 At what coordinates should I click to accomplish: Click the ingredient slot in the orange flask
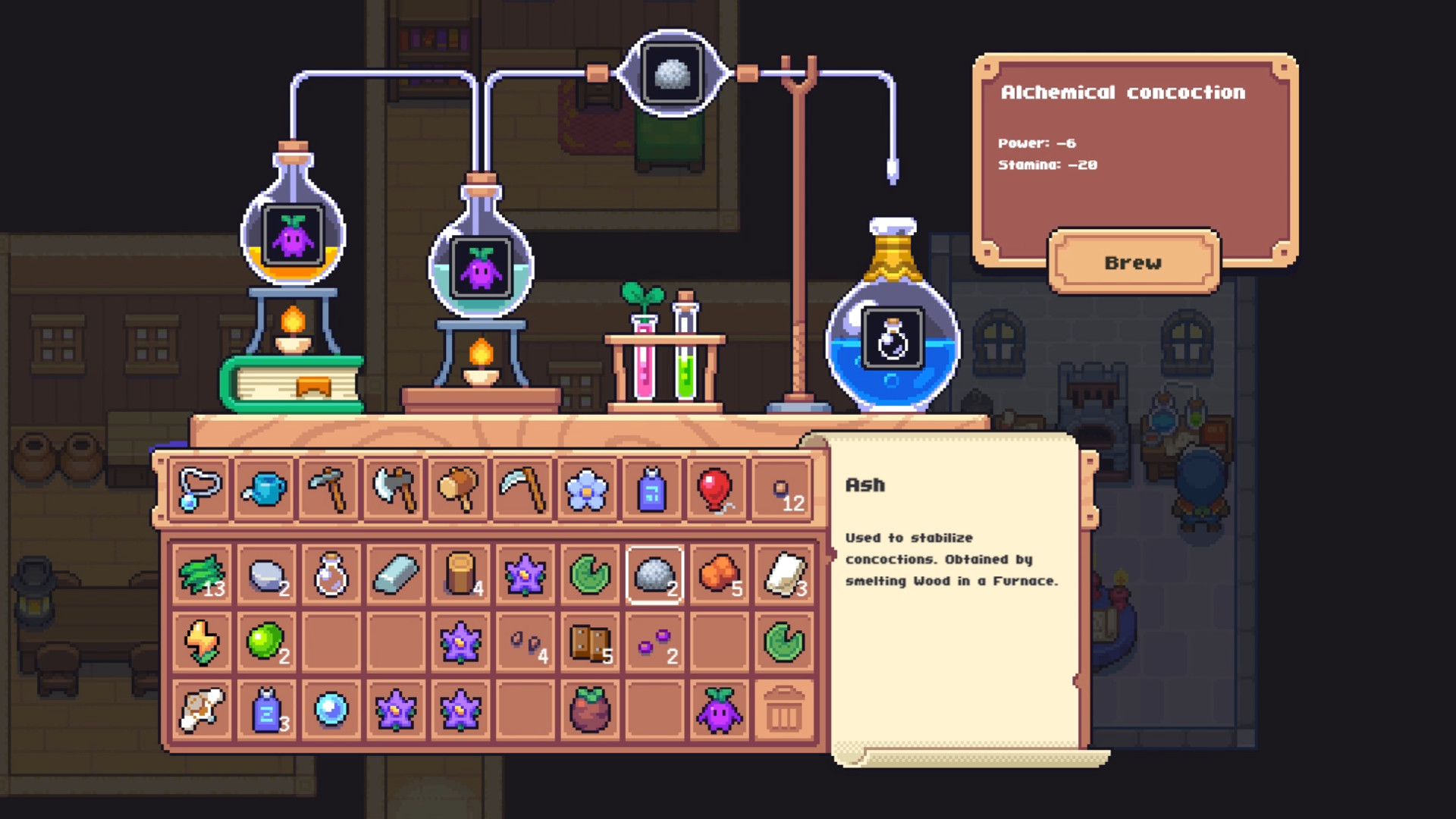(x=293, y=235)
